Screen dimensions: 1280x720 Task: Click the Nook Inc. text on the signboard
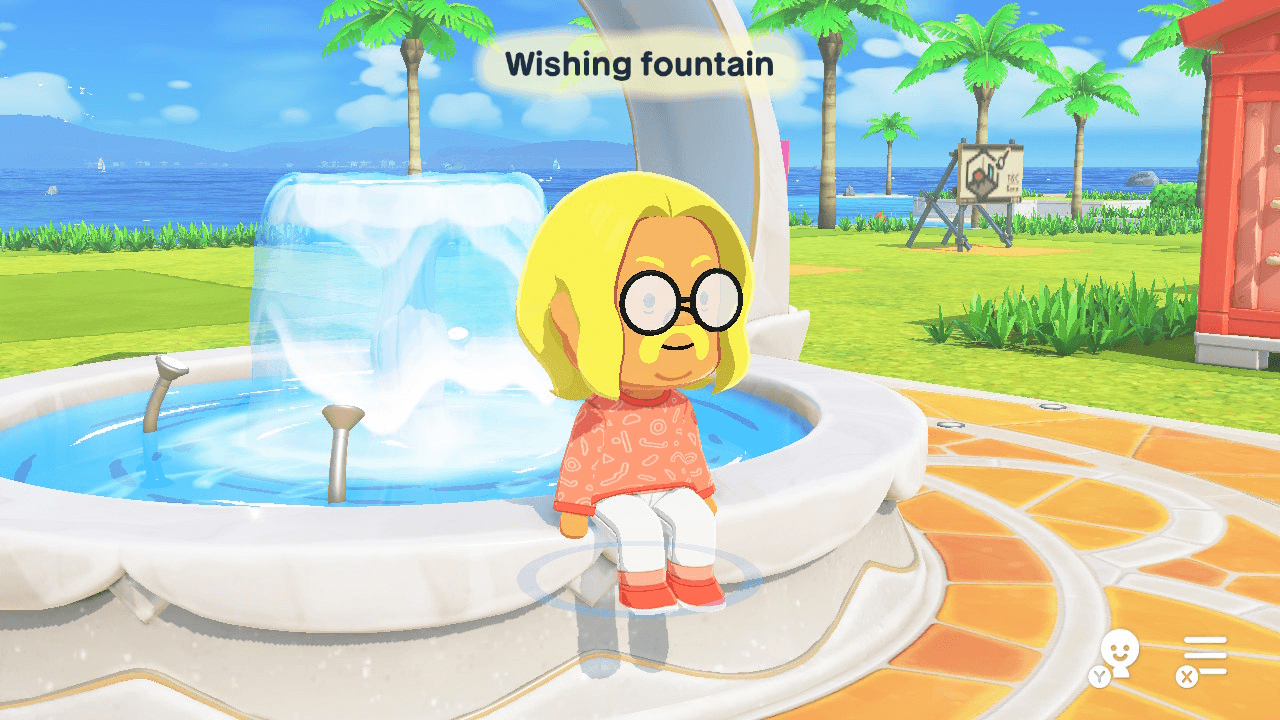point(1013,180)
